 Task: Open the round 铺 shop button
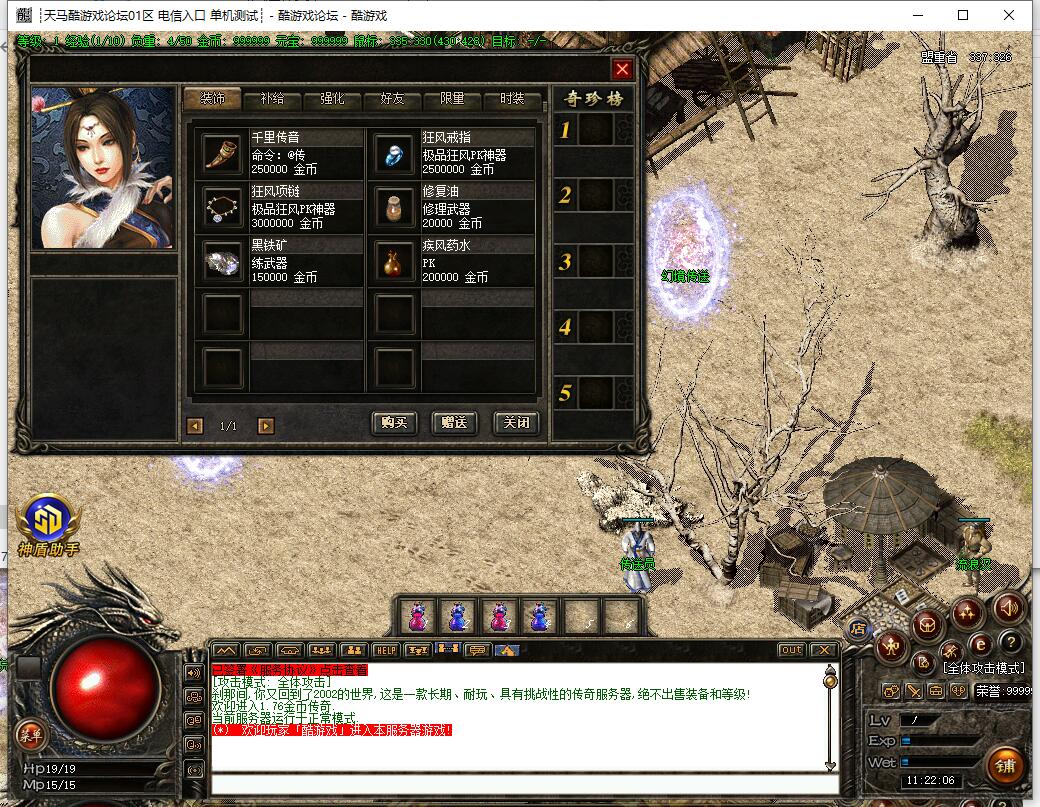pos(1006,765)
